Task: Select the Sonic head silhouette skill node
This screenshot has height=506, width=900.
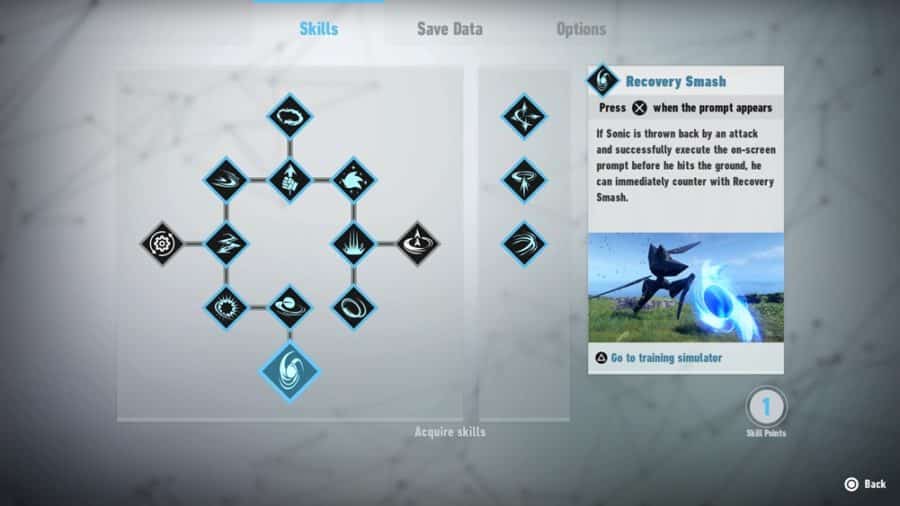Action: (x=353, y=180)
